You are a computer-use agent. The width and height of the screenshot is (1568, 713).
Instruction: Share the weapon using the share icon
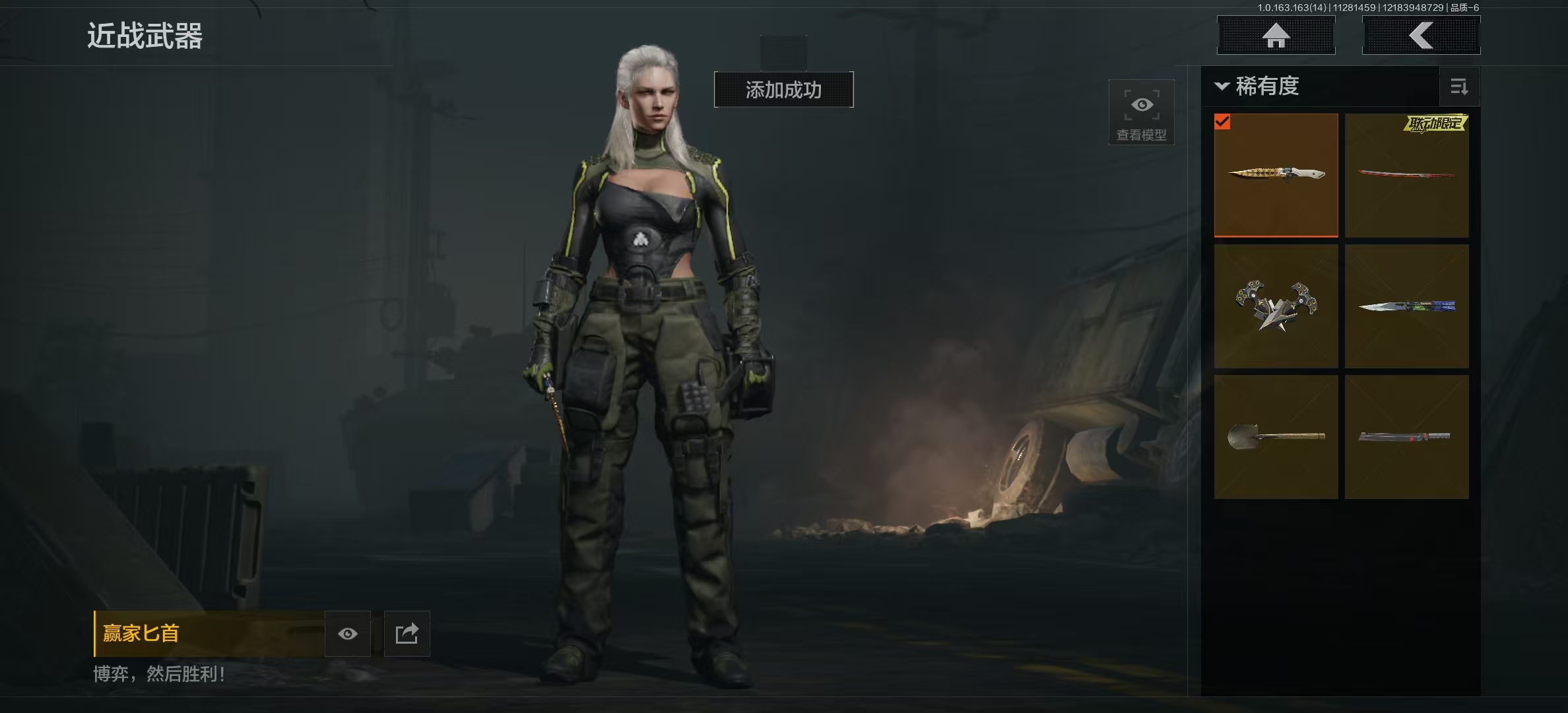point(407,634)
